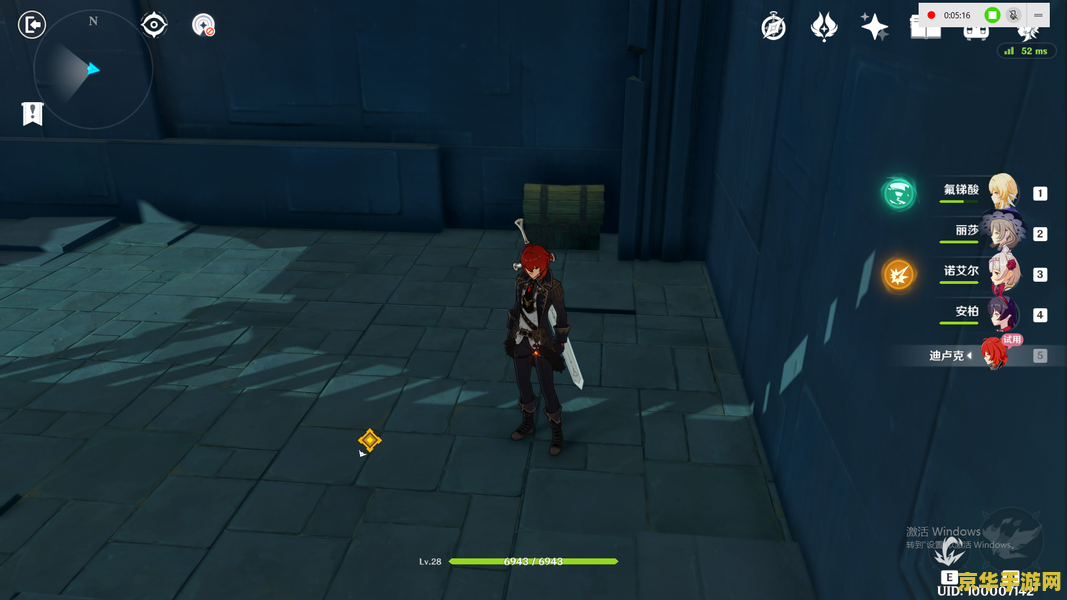
Task: Click the disabled co-op mode icon
Action: click(203, 25)
